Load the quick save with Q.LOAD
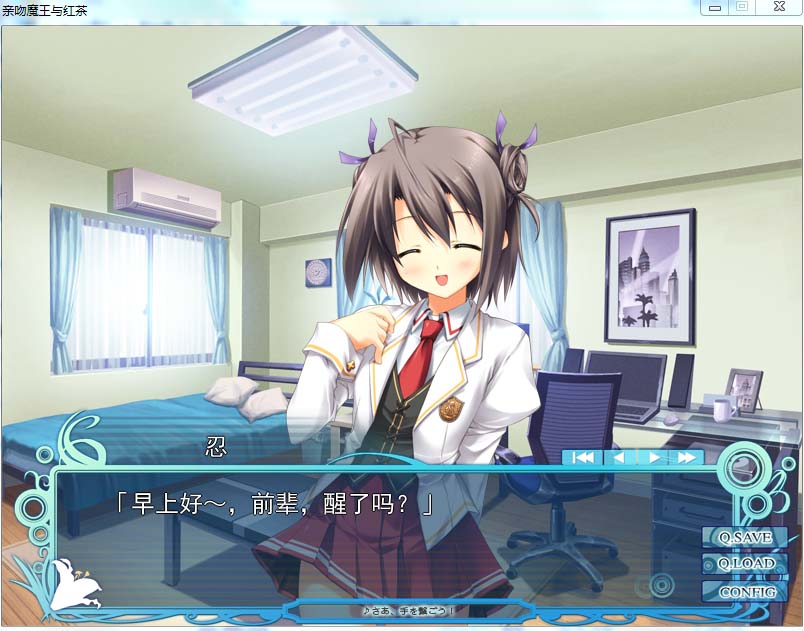Image resolution: width=804 pixels, height=631 pixels. tap(745, 564)
